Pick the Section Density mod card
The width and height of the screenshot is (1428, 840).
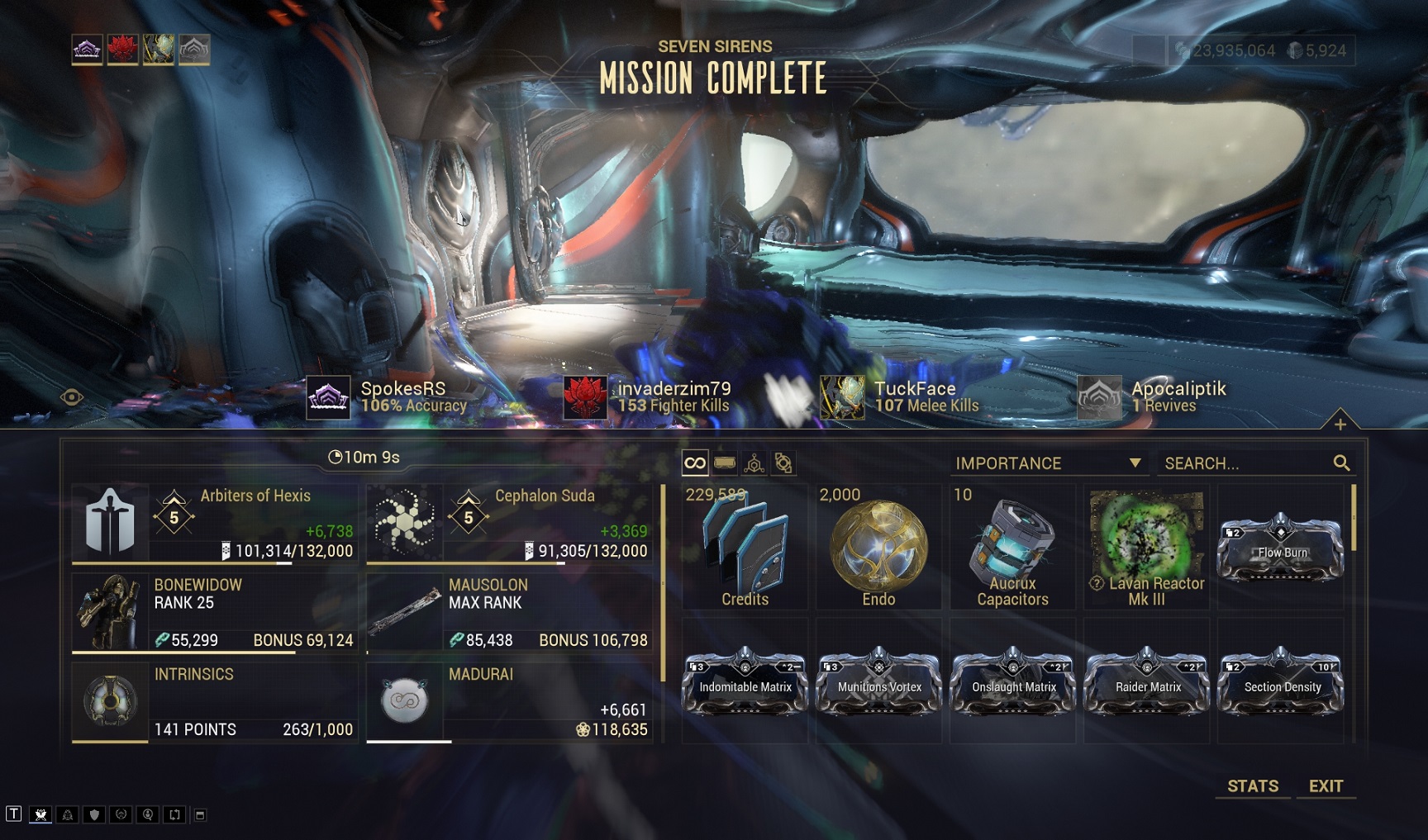pos(1280,682)
